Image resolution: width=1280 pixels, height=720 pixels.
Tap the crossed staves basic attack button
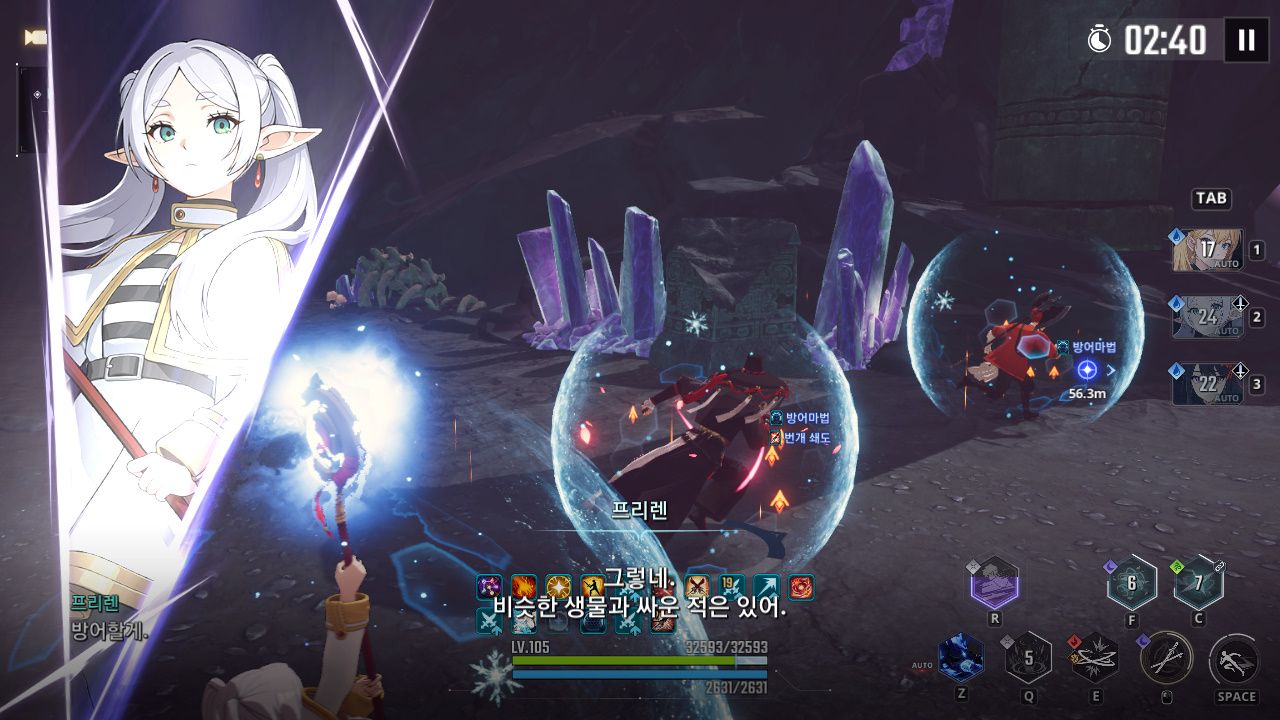1166,658
